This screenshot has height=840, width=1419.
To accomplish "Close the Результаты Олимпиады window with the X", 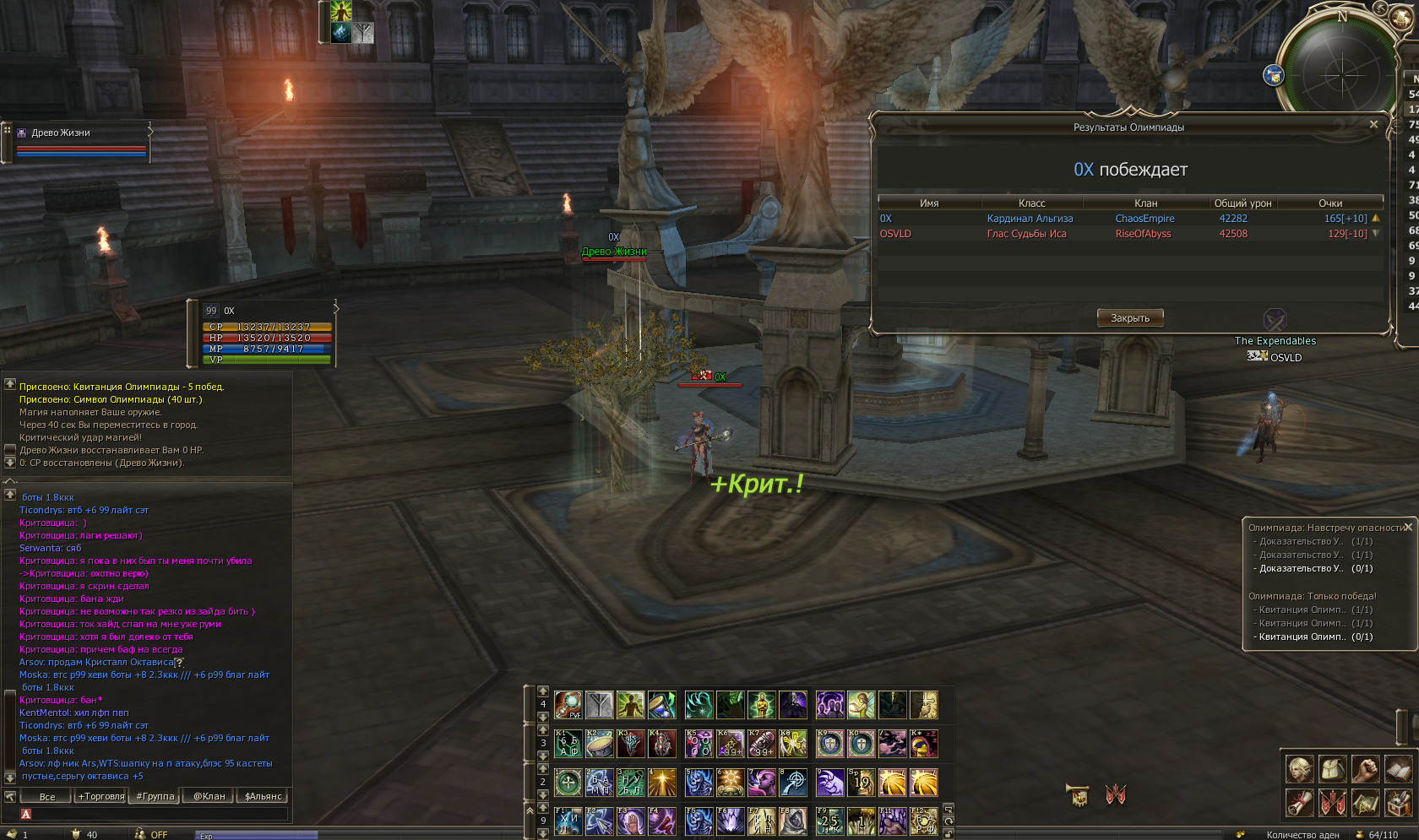I will click(x=1373, y=124).
